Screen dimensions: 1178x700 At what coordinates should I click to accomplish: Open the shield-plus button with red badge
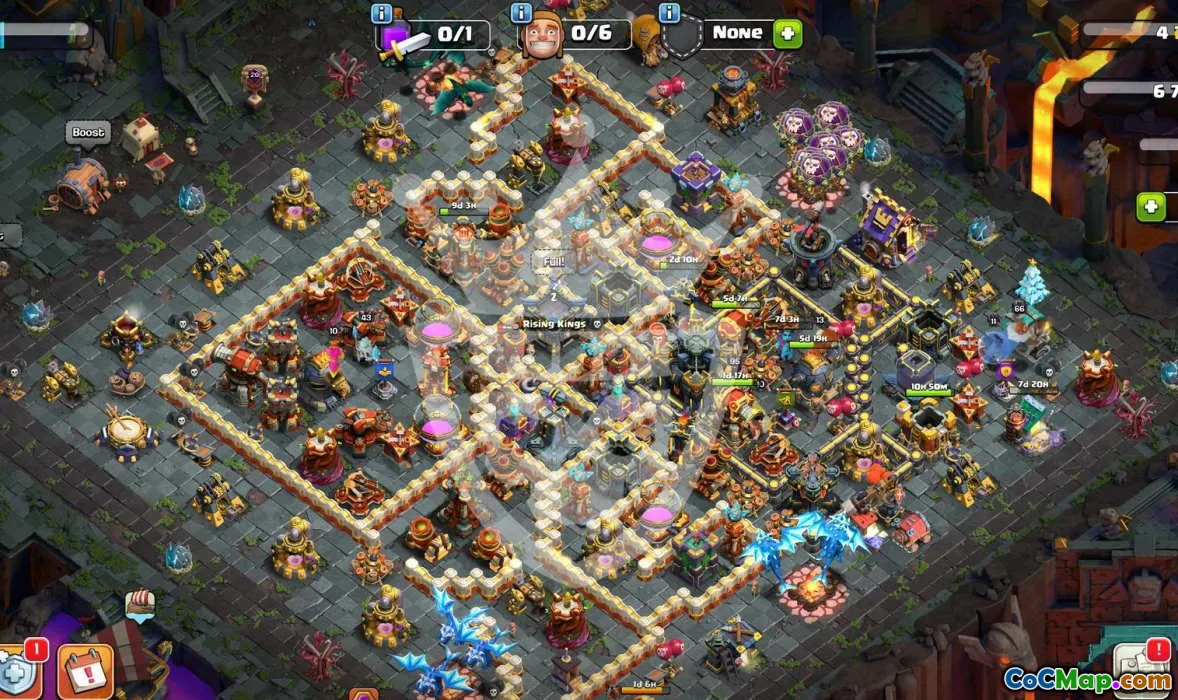18,672
